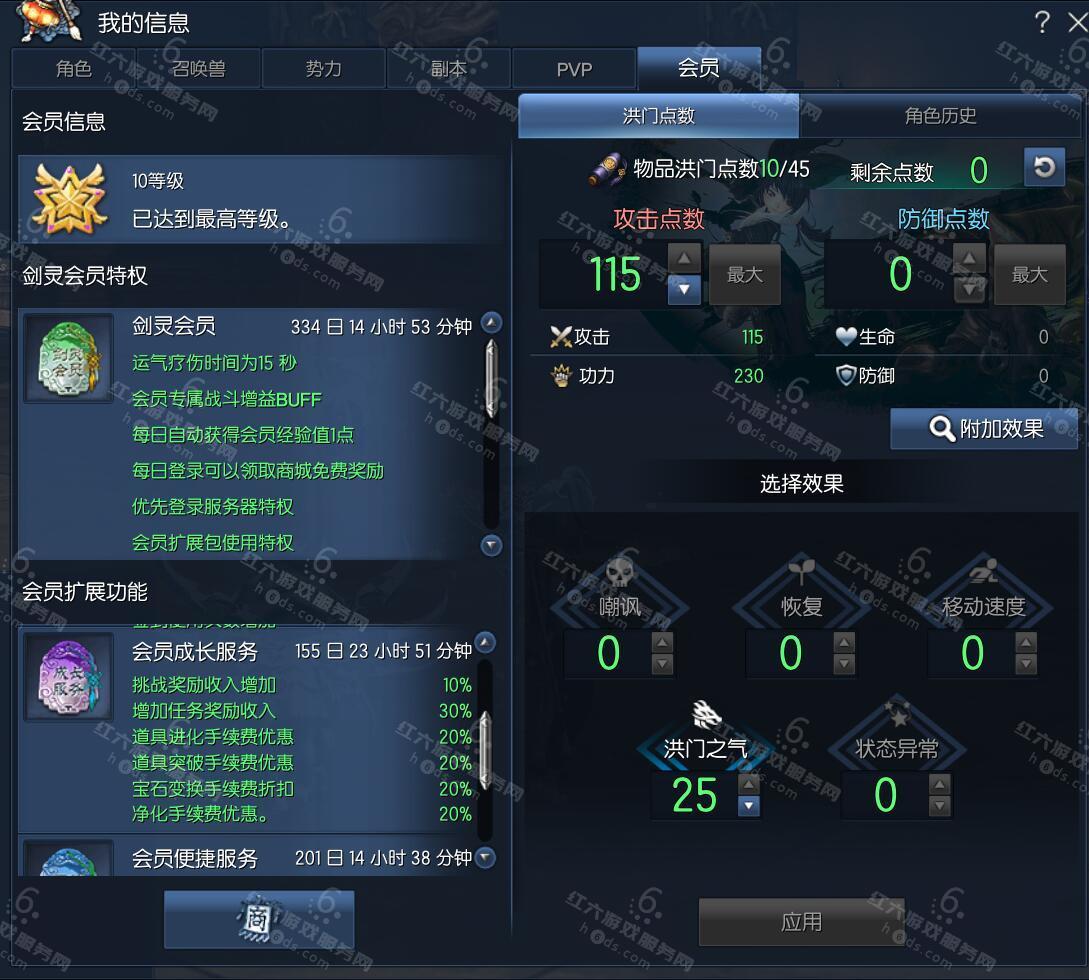The height and width of the screenshot is (980, 1089).
Task: Reset points with the circular arrow button
Action: coord(1044,167)
